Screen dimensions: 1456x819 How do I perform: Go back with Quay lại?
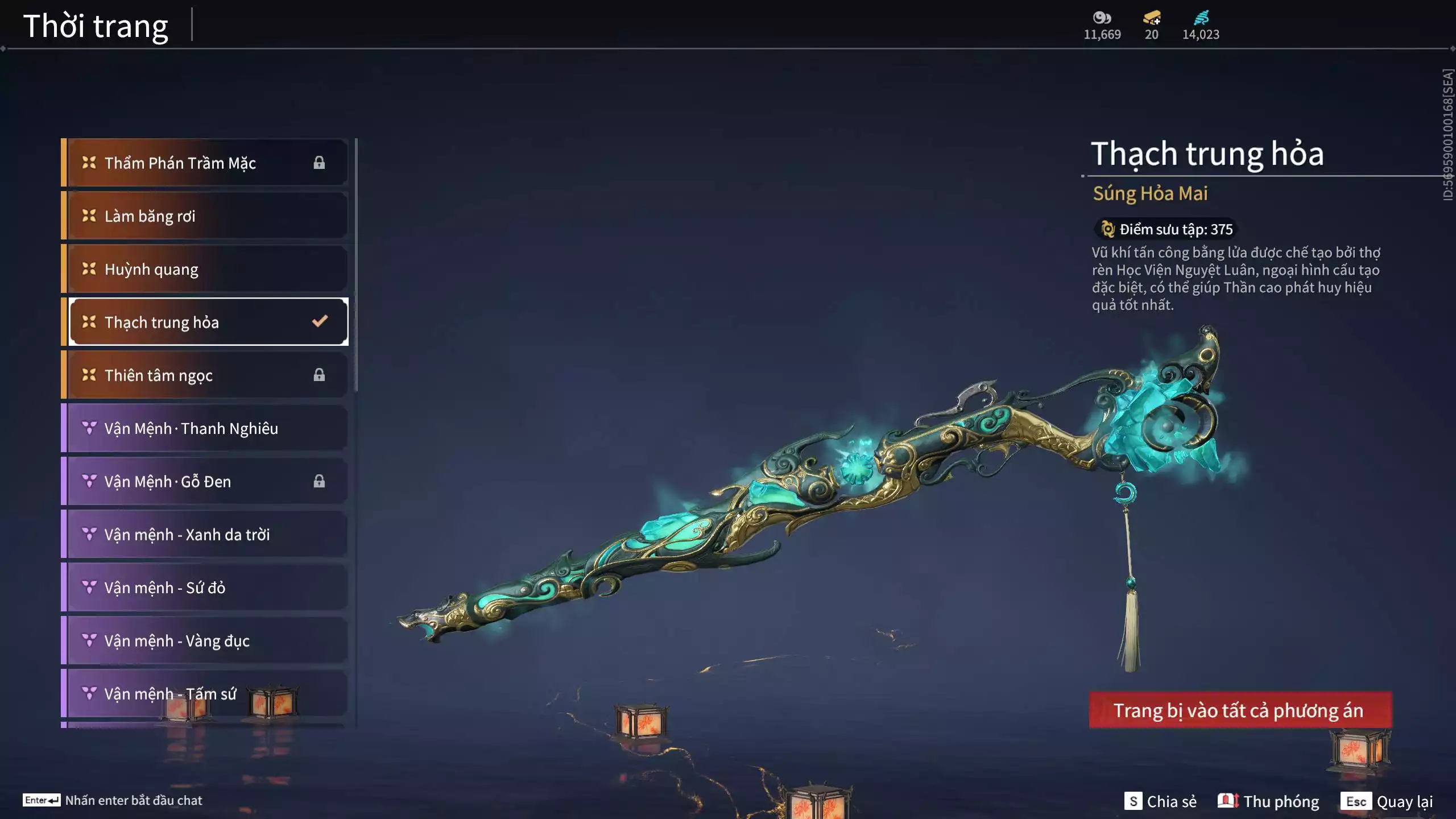1387,801
